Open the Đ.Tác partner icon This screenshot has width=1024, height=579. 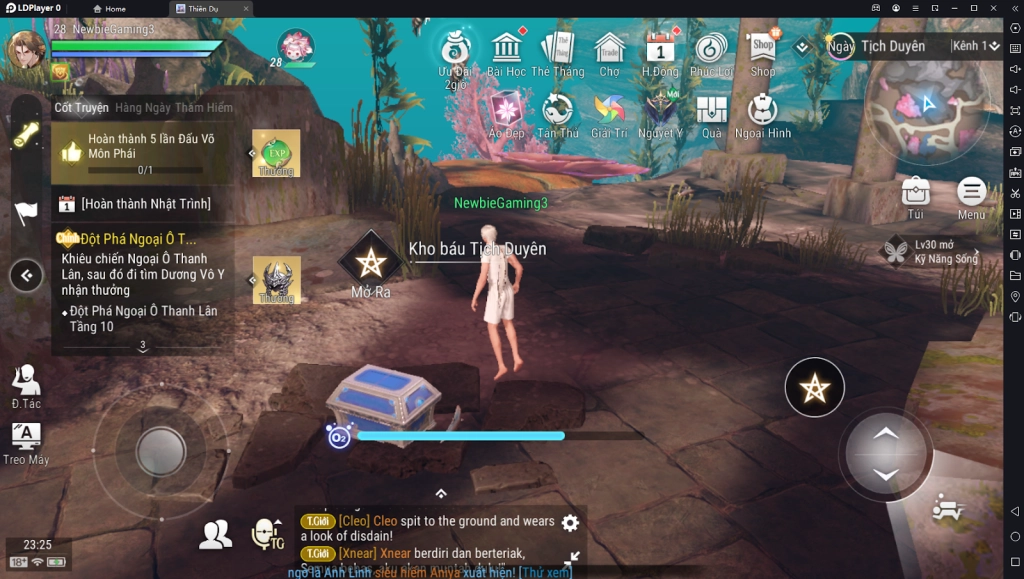click(26, 384)
